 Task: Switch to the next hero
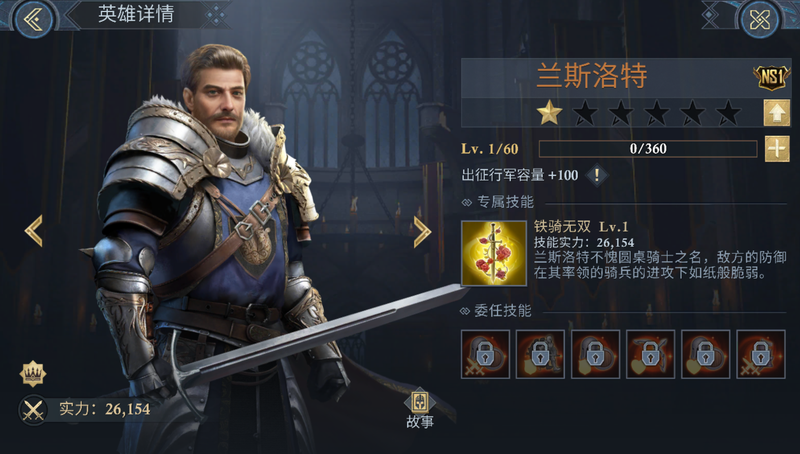(422, 231)
